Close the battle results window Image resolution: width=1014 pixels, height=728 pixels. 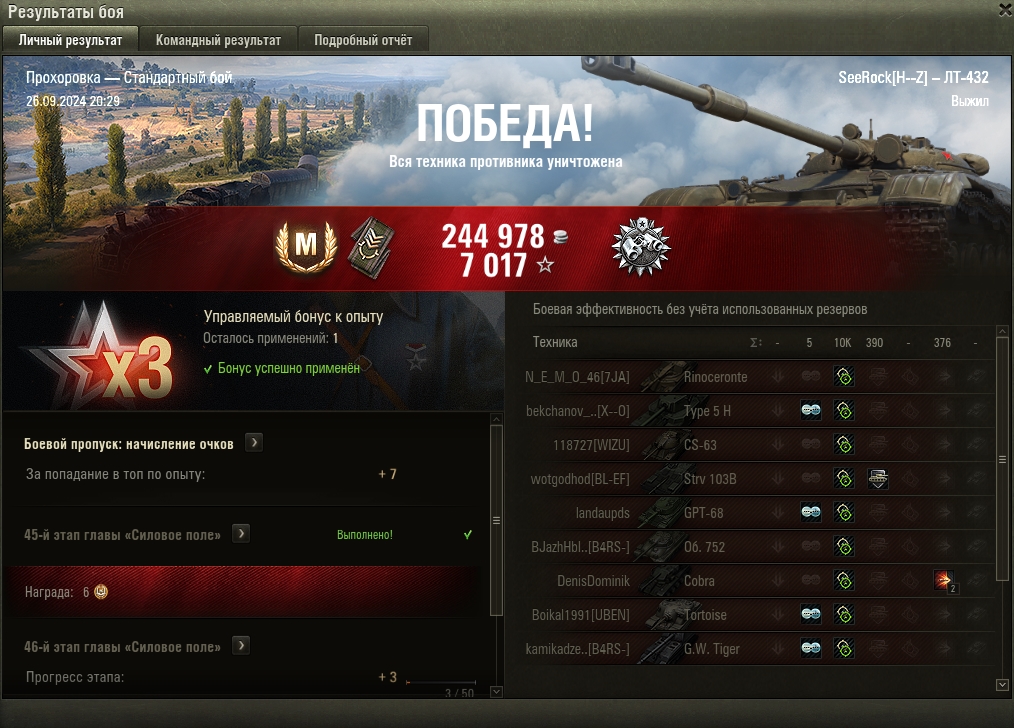point(1005,10)
